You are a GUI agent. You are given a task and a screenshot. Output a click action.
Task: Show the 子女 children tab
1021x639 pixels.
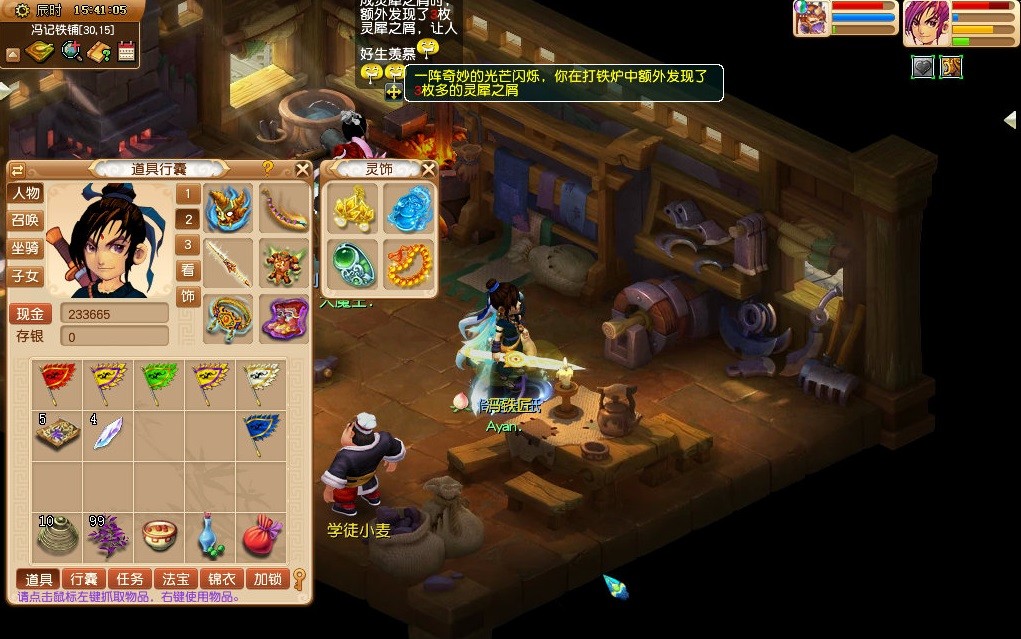click(x=26, y=275)
